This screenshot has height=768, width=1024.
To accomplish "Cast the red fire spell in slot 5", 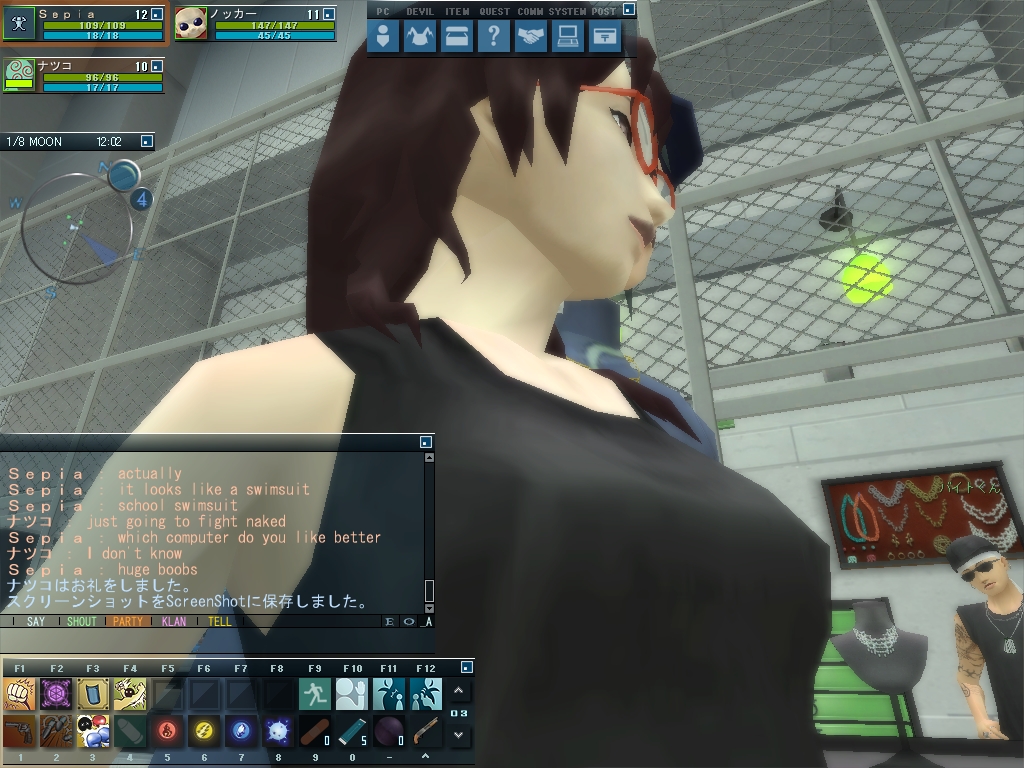I will pos(167,732).
